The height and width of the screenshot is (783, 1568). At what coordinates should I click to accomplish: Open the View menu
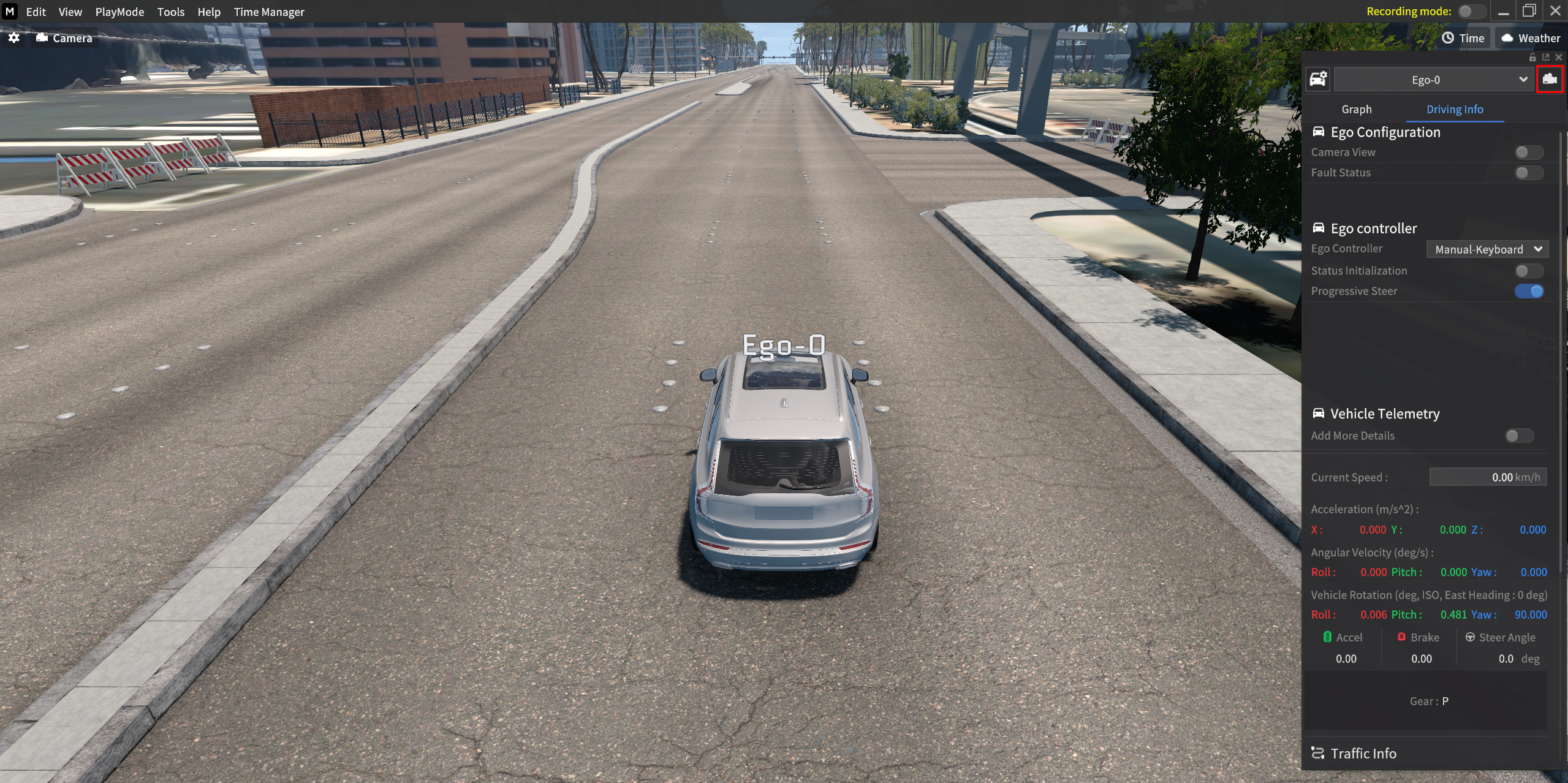[x=70, y=12]
